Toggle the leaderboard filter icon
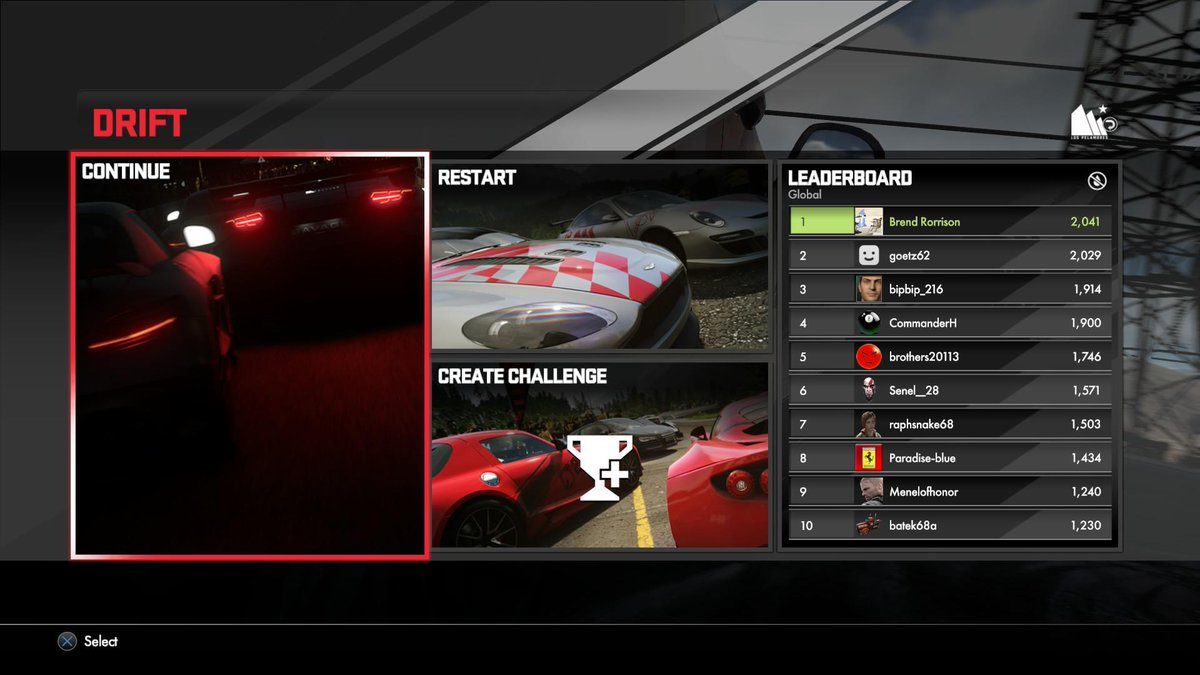The image size is (1200, 675). point(1096,181)
